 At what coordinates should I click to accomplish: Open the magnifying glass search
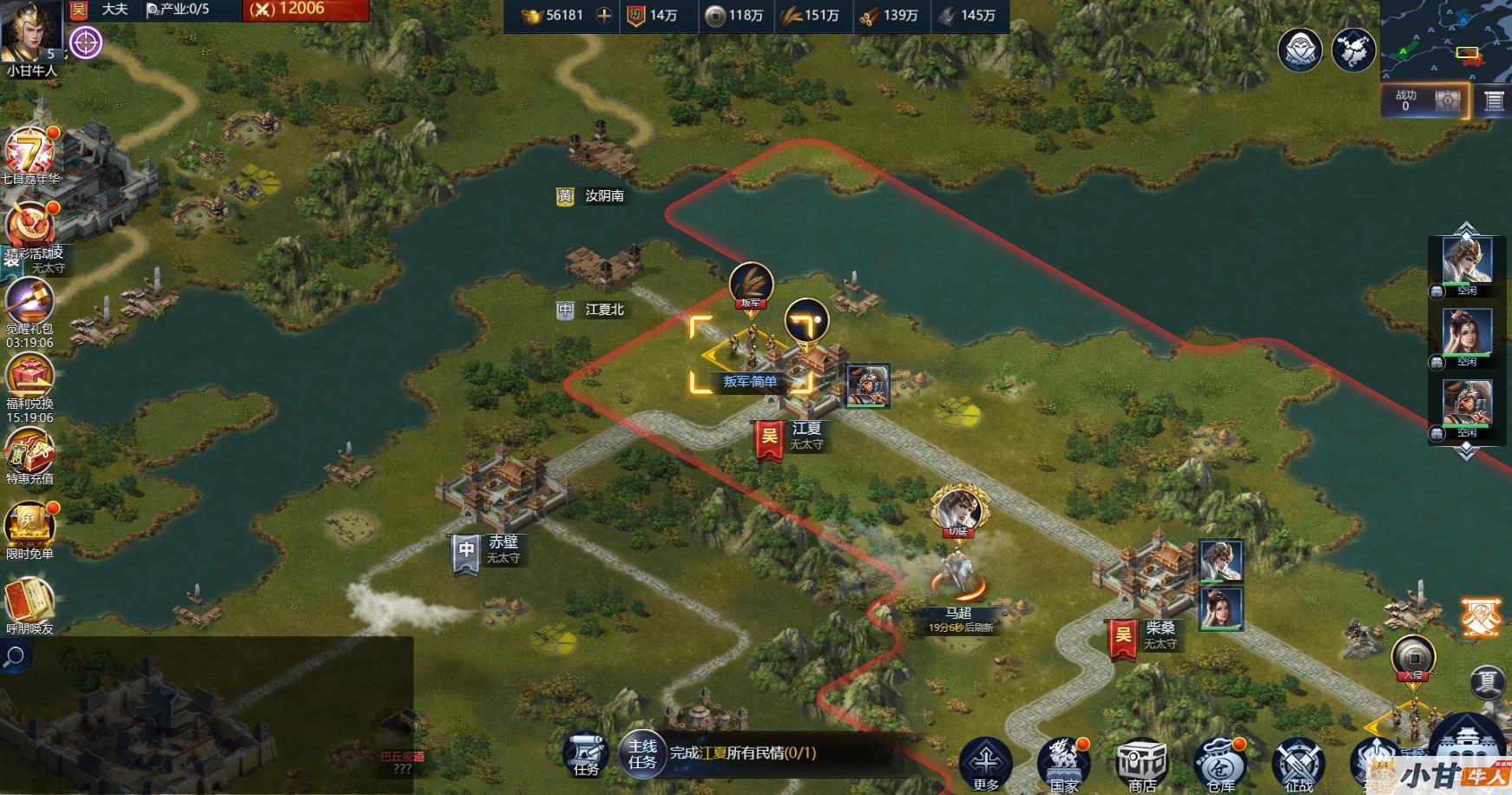15,656
